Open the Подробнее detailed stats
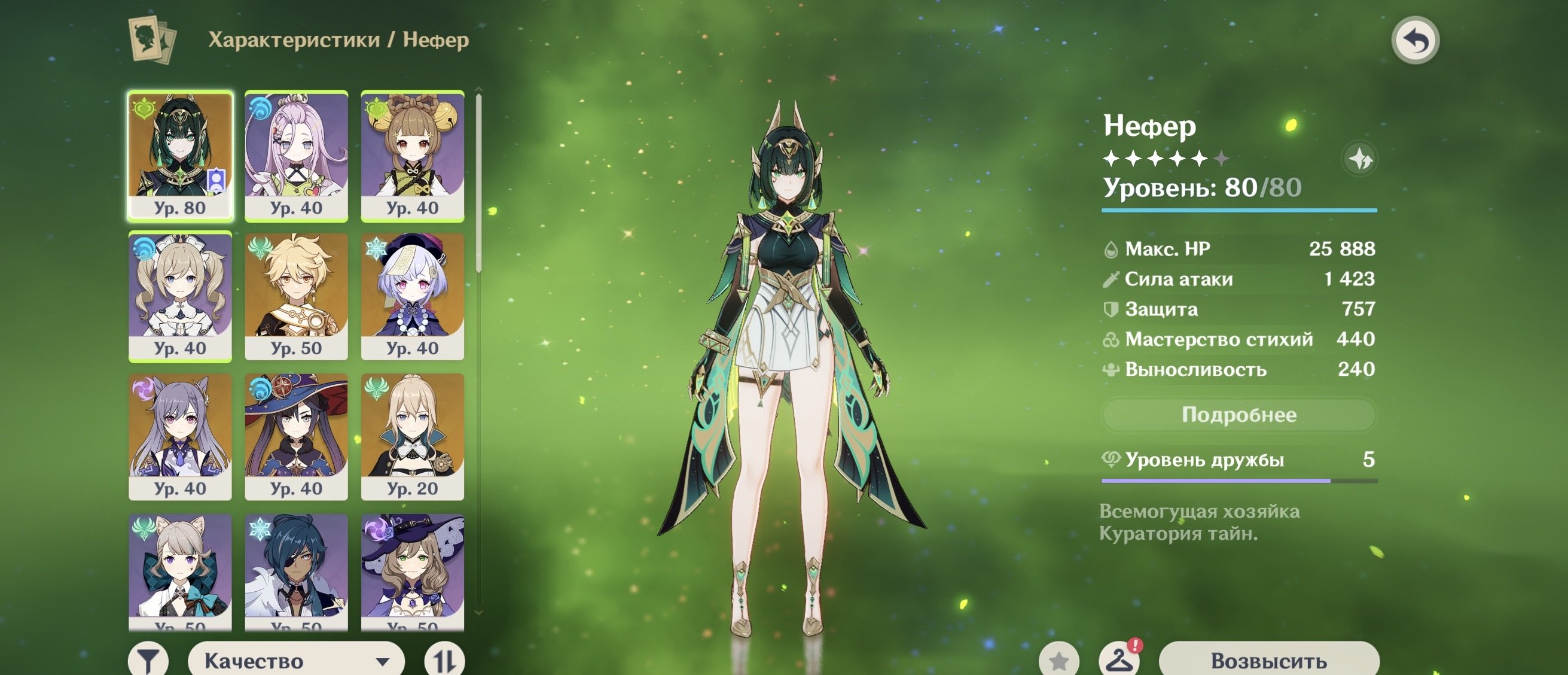This screenshot has width=1568, height=675. [1238, 415]
